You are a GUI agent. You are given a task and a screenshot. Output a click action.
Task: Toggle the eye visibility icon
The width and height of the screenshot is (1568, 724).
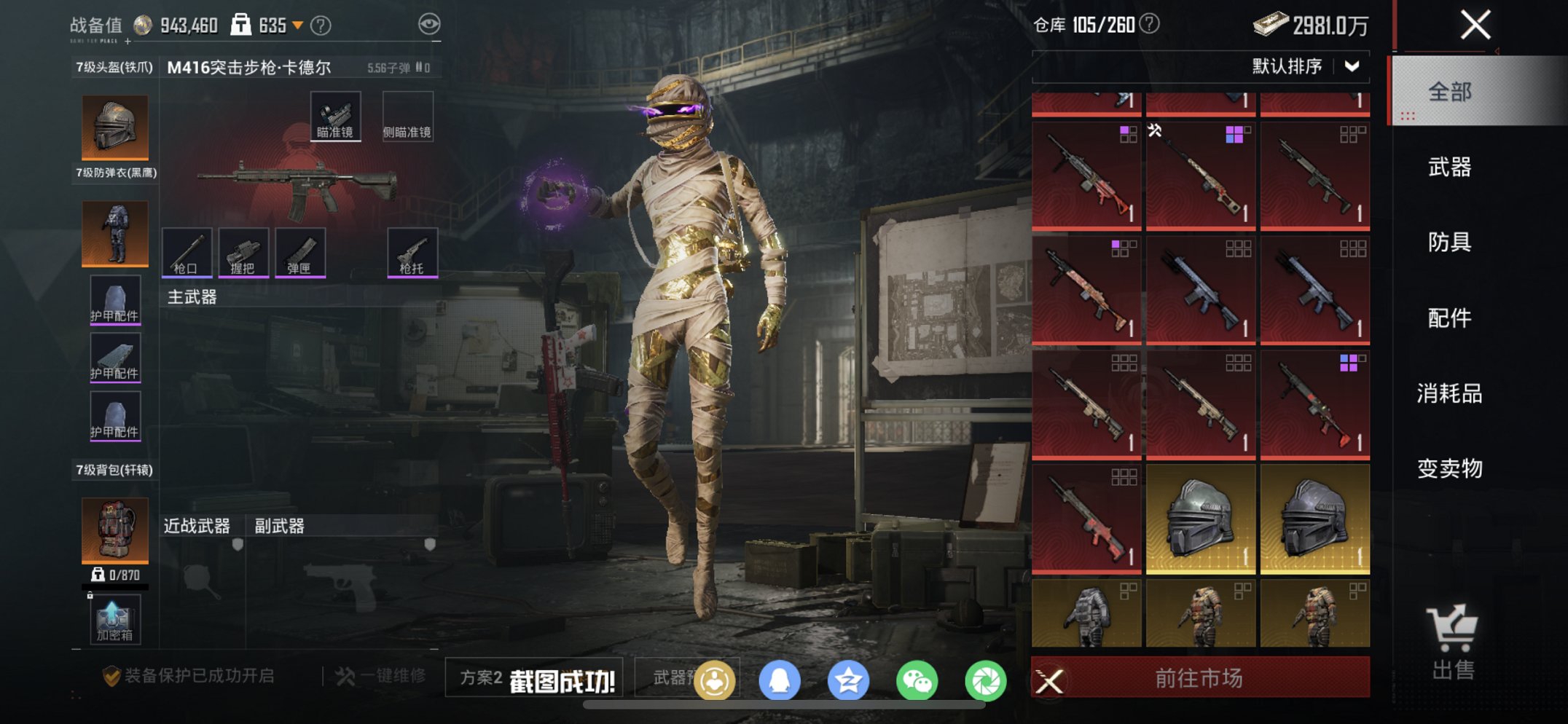(429, 25)
